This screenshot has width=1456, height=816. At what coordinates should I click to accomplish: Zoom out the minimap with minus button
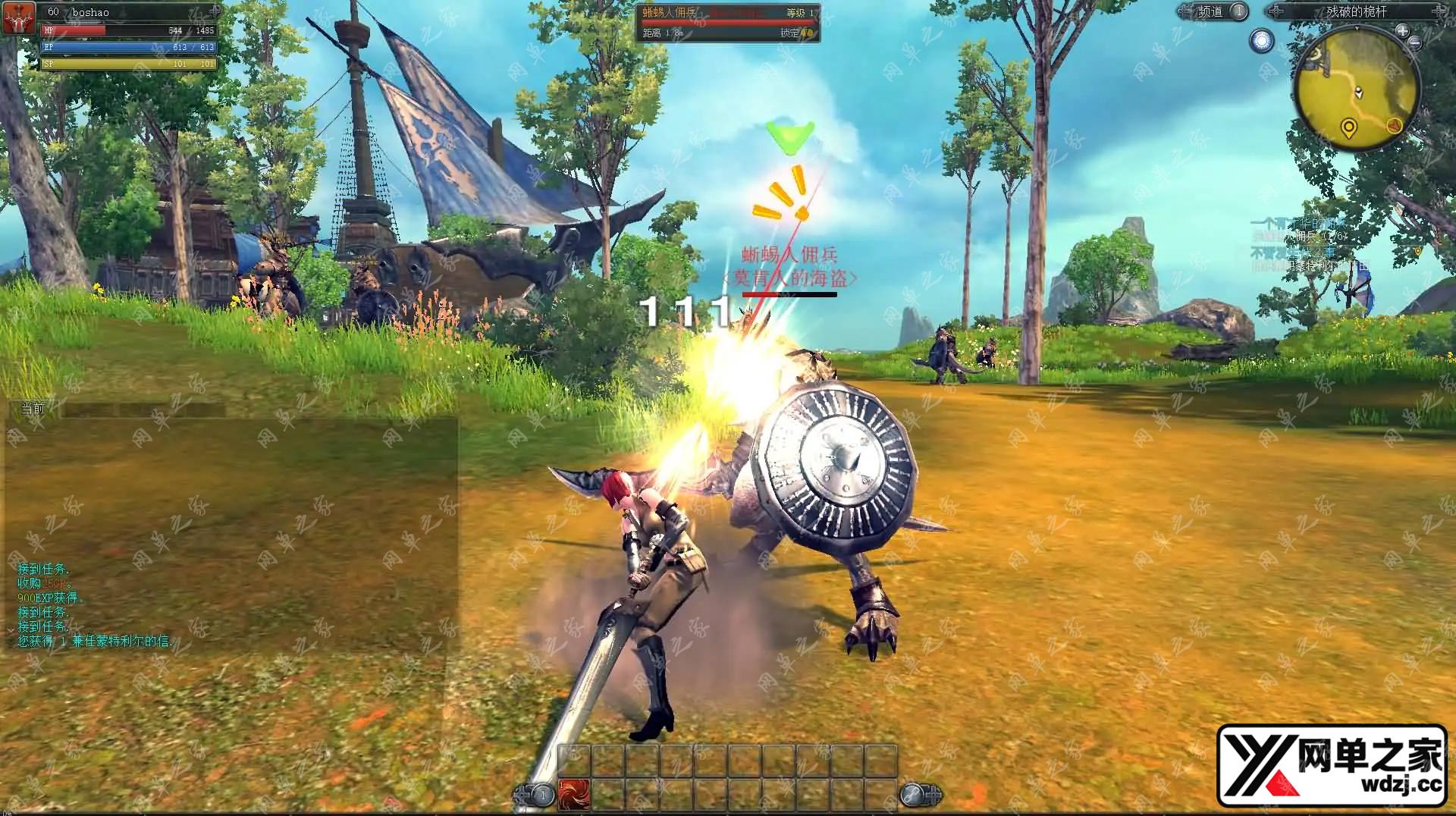pos(1415,43)
